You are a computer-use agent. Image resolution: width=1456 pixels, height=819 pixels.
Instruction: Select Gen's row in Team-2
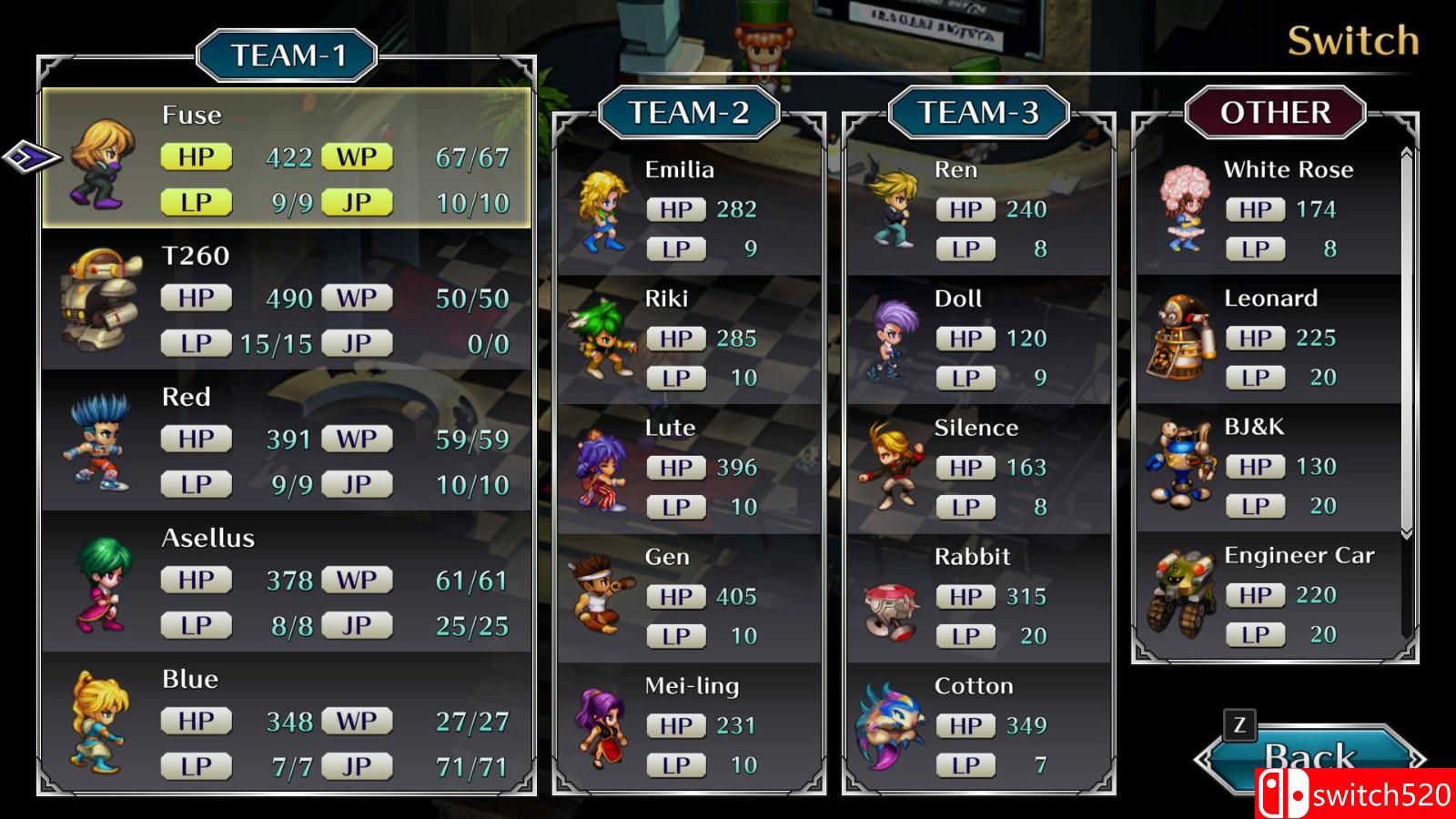point(689,598)
